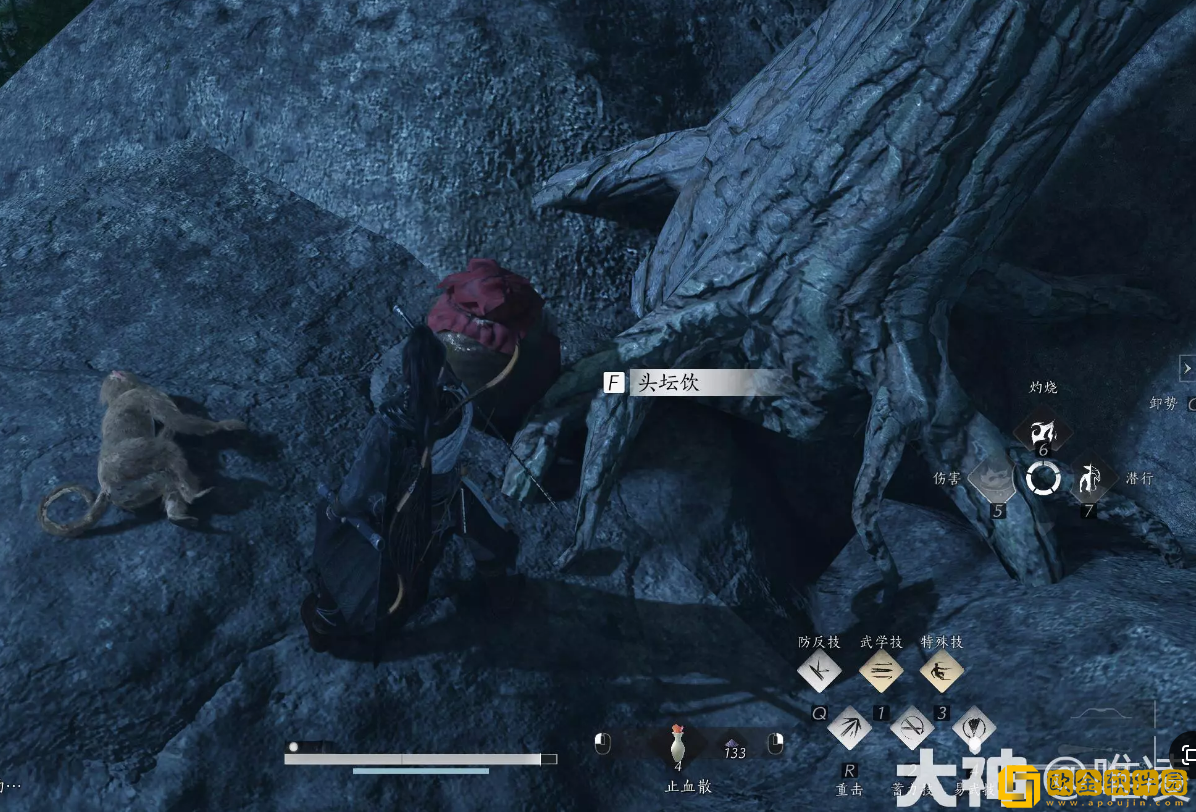Use the 止血散 medicine vase item
Image resolution: width=1196 pixels, height=812 pixels.
678,745
